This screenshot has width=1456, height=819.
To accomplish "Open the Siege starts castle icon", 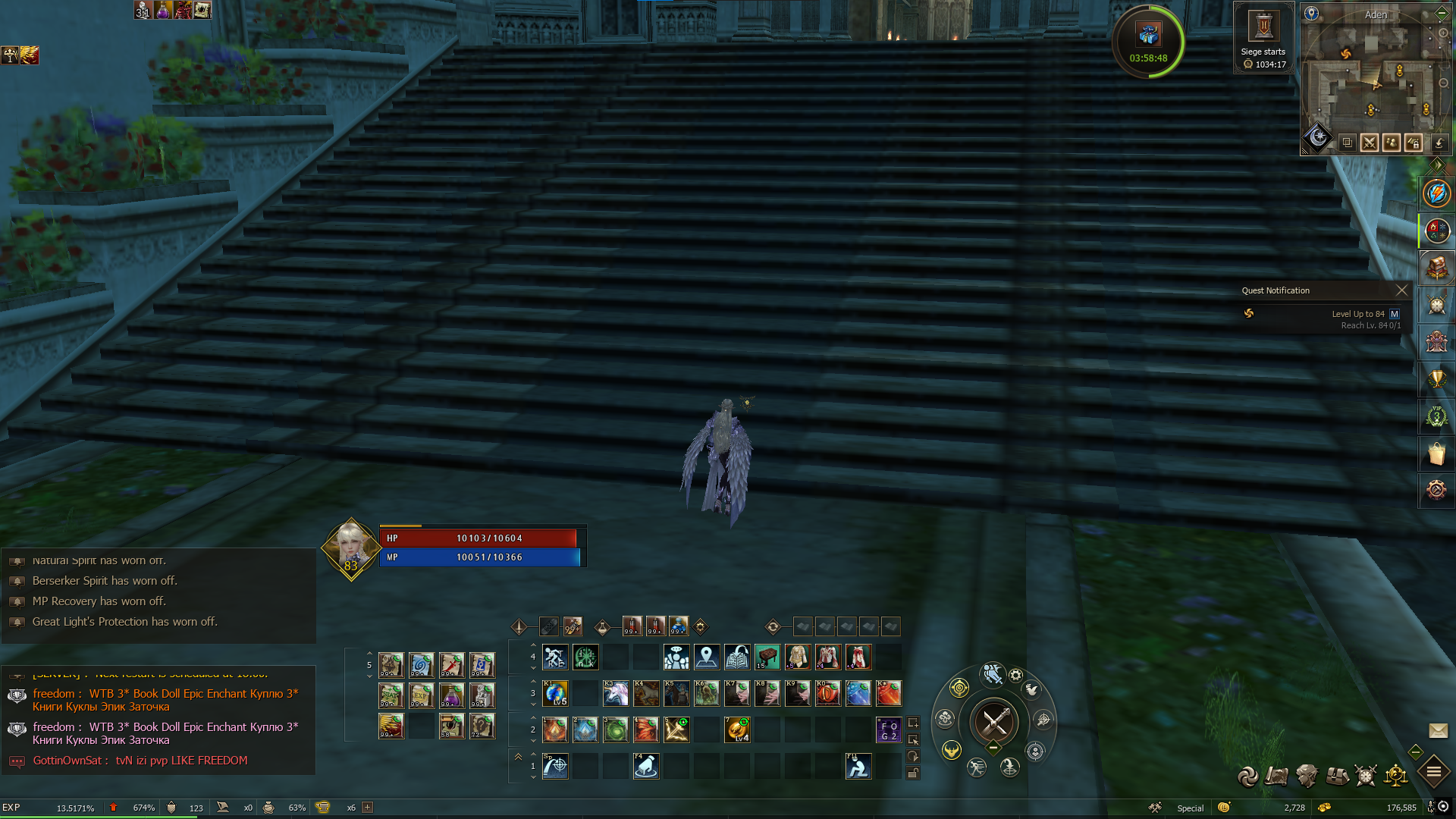I will coord(1263,27).
